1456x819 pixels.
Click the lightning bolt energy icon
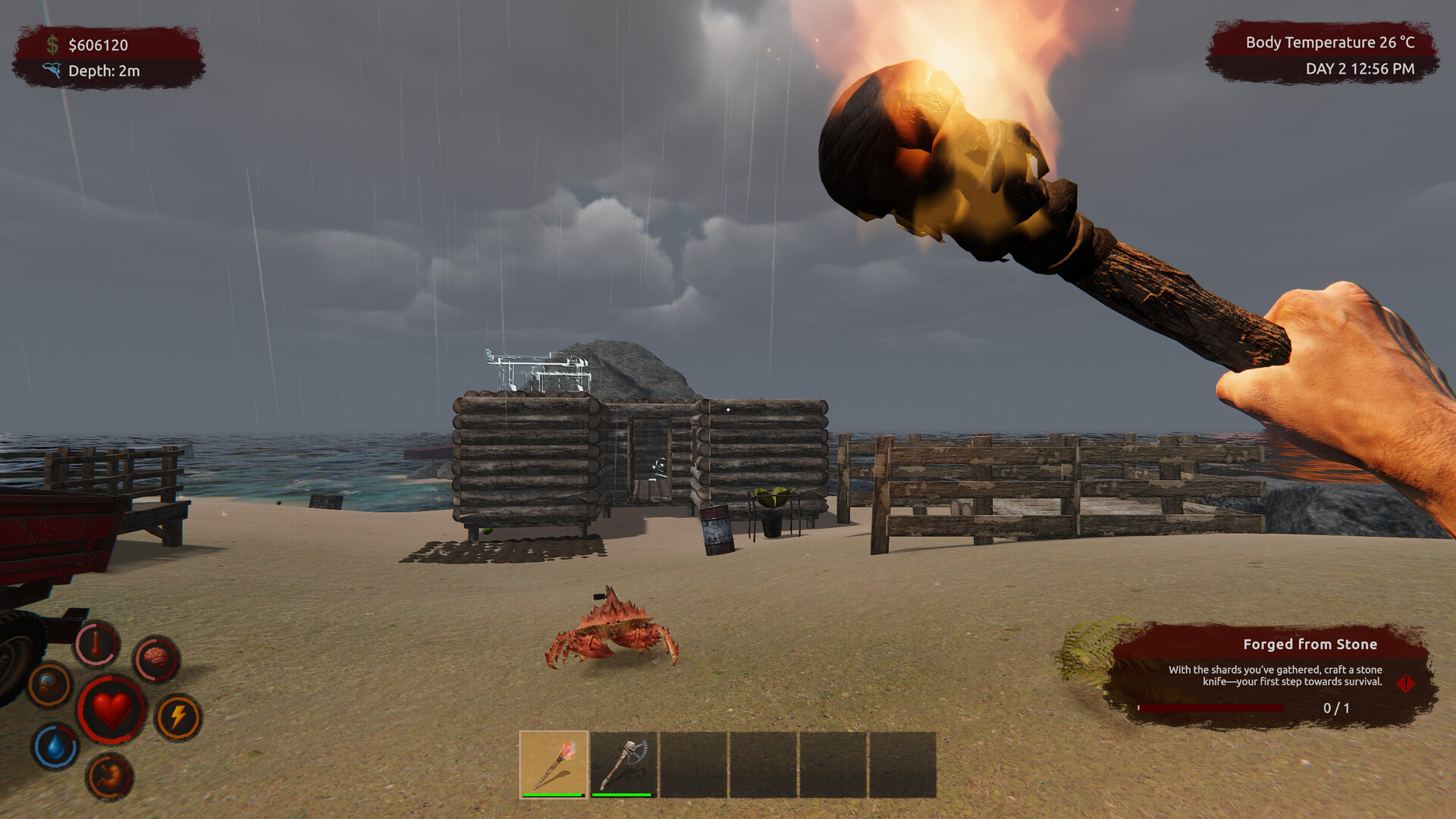click(x=178, y=717)
